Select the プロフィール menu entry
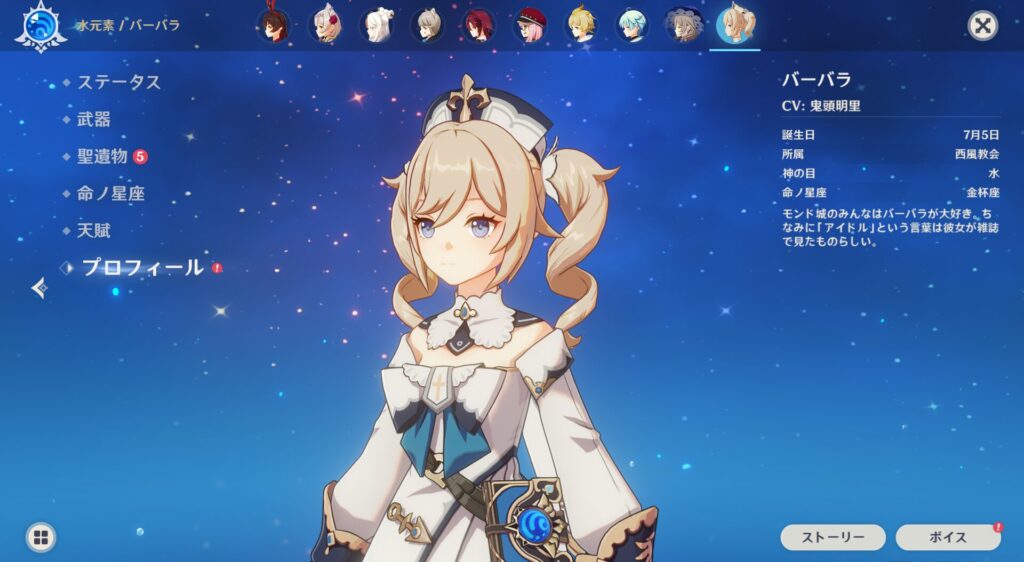The height and width of the screenshot is (562, 1024). point(142,267)
